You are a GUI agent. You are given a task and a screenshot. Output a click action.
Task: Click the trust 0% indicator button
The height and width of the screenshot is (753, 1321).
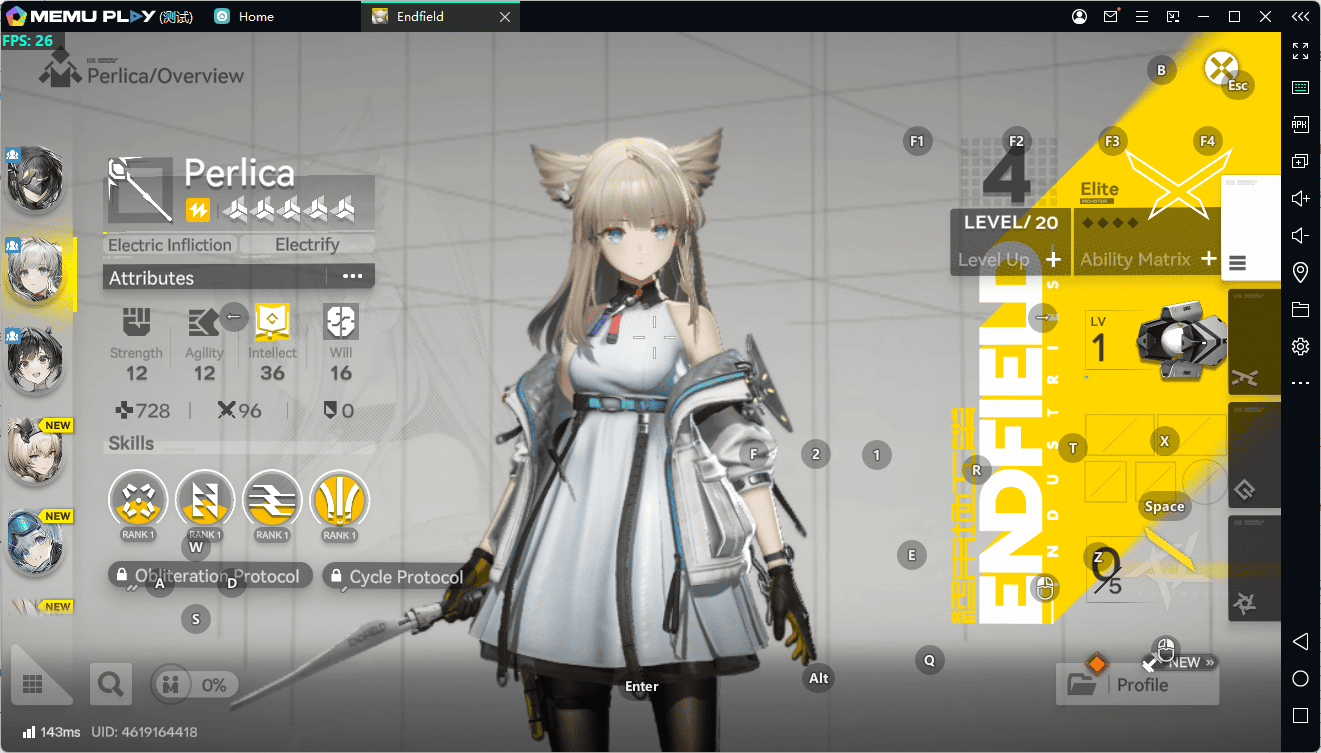pos(195,685)
